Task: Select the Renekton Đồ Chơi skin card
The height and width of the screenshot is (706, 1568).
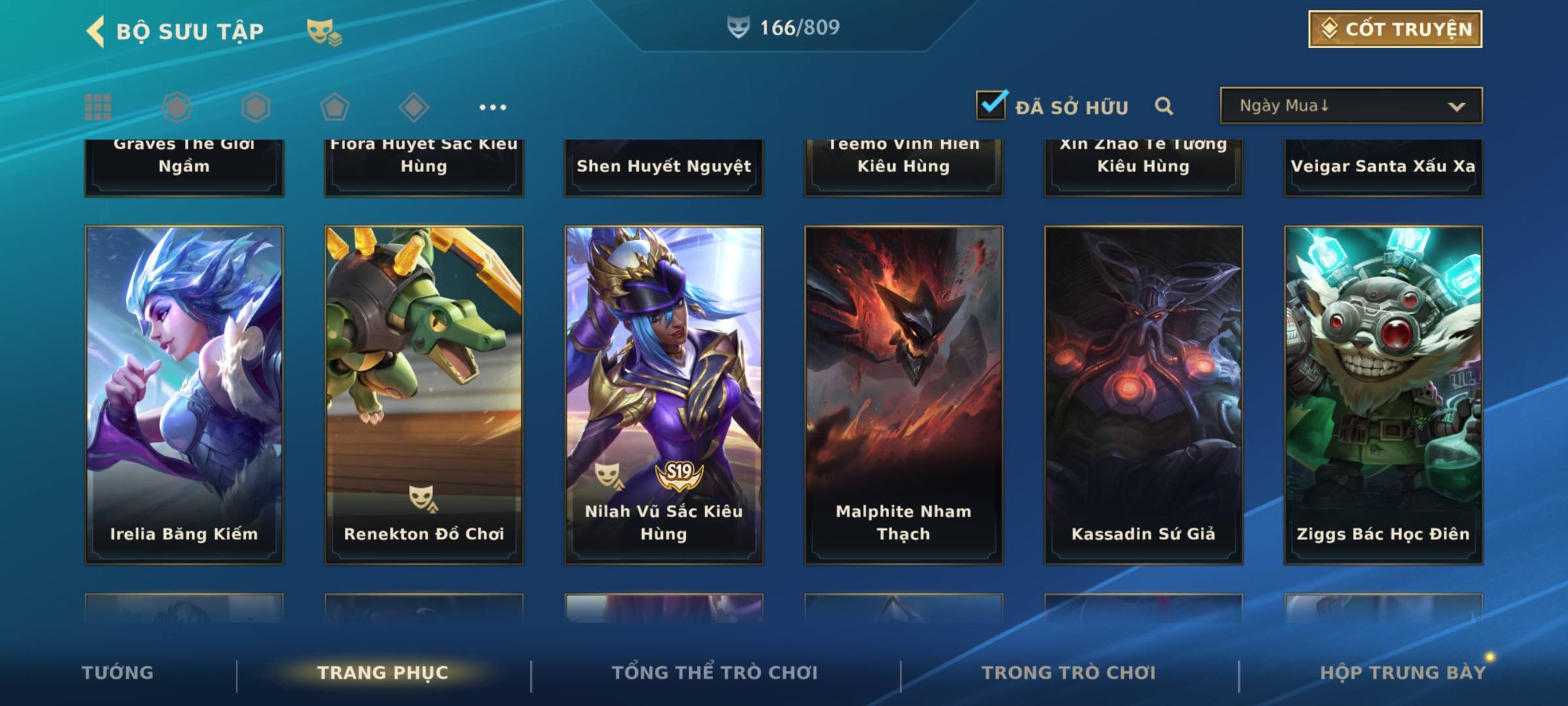Action: pos(424,395)
